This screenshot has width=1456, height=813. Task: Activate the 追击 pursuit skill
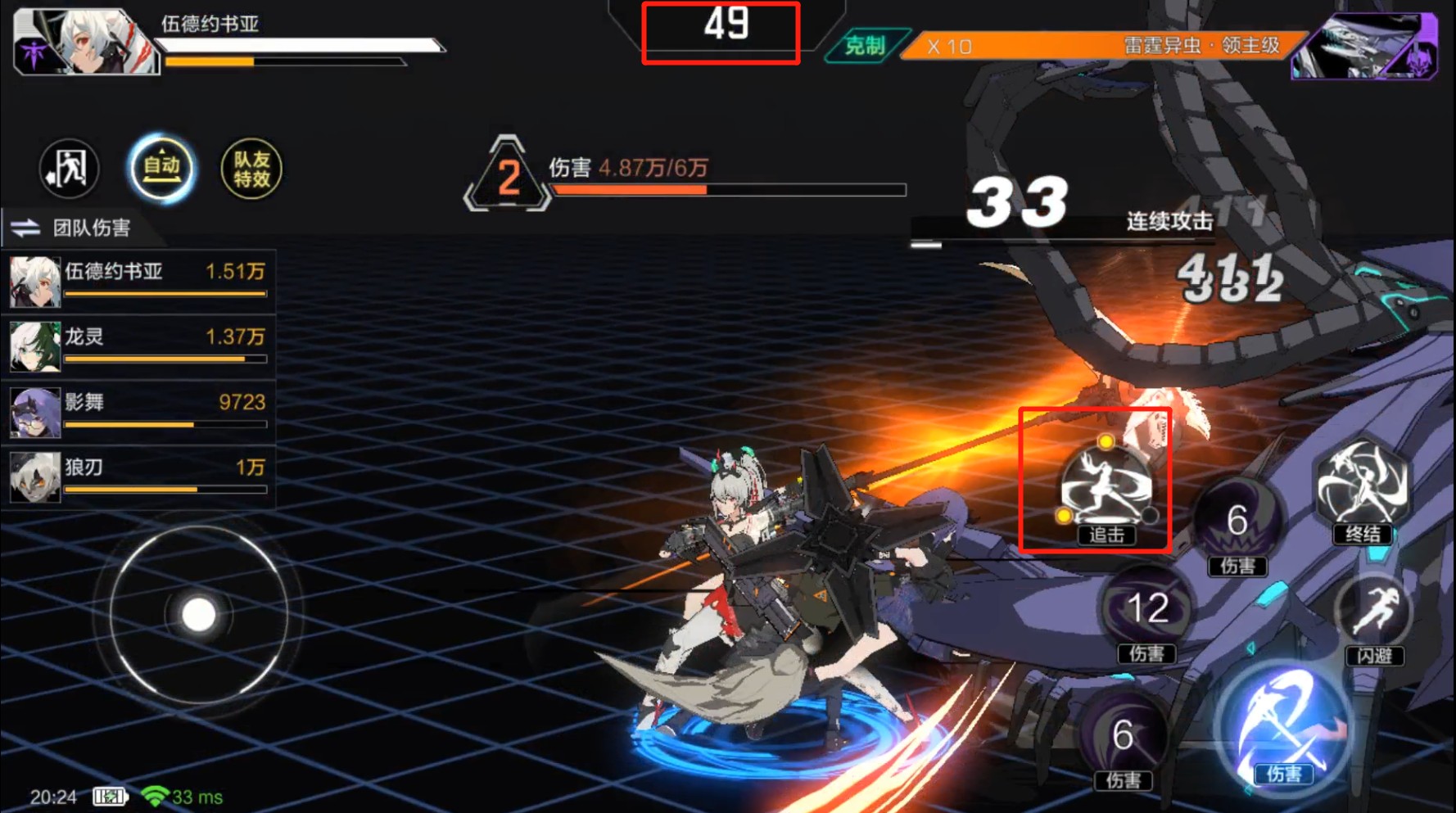tap(1106, 488)
